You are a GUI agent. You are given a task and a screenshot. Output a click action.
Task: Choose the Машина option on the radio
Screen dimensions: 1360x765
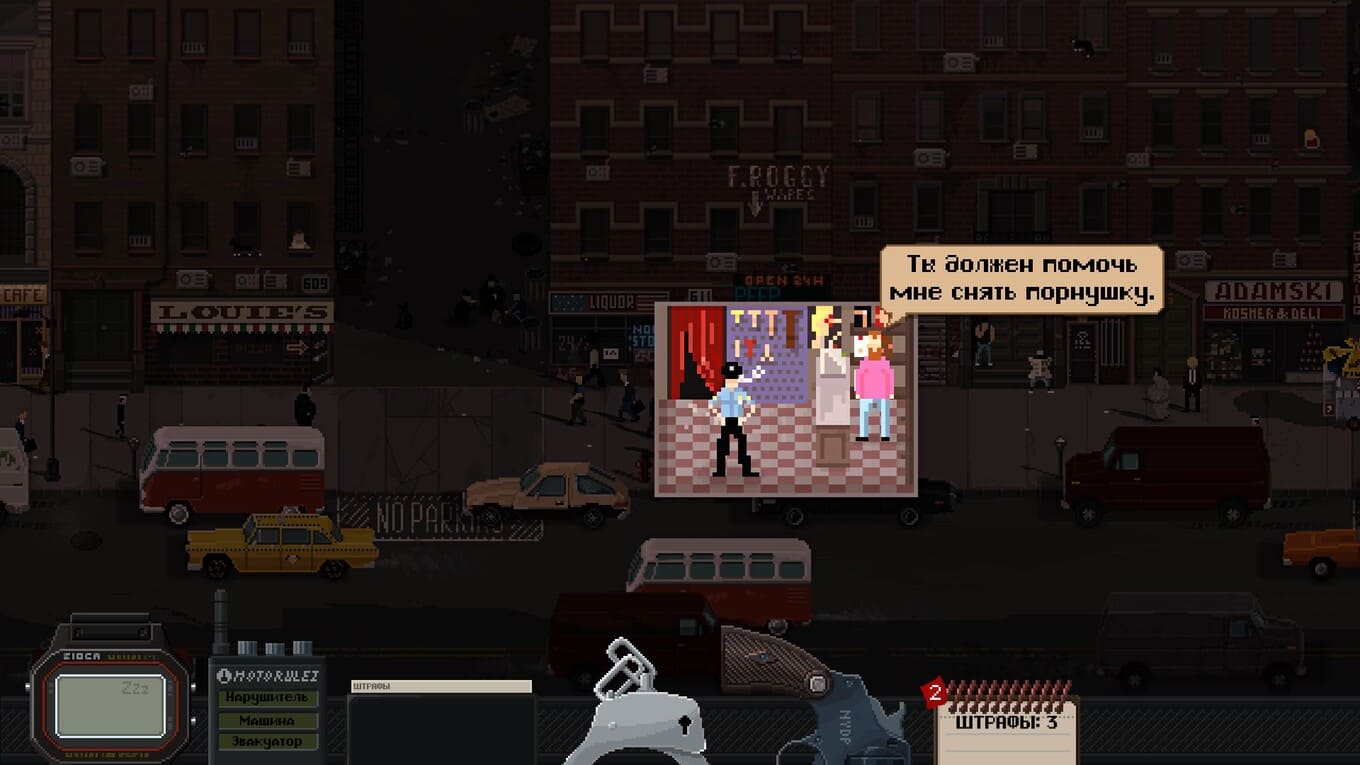click(266, 720)
